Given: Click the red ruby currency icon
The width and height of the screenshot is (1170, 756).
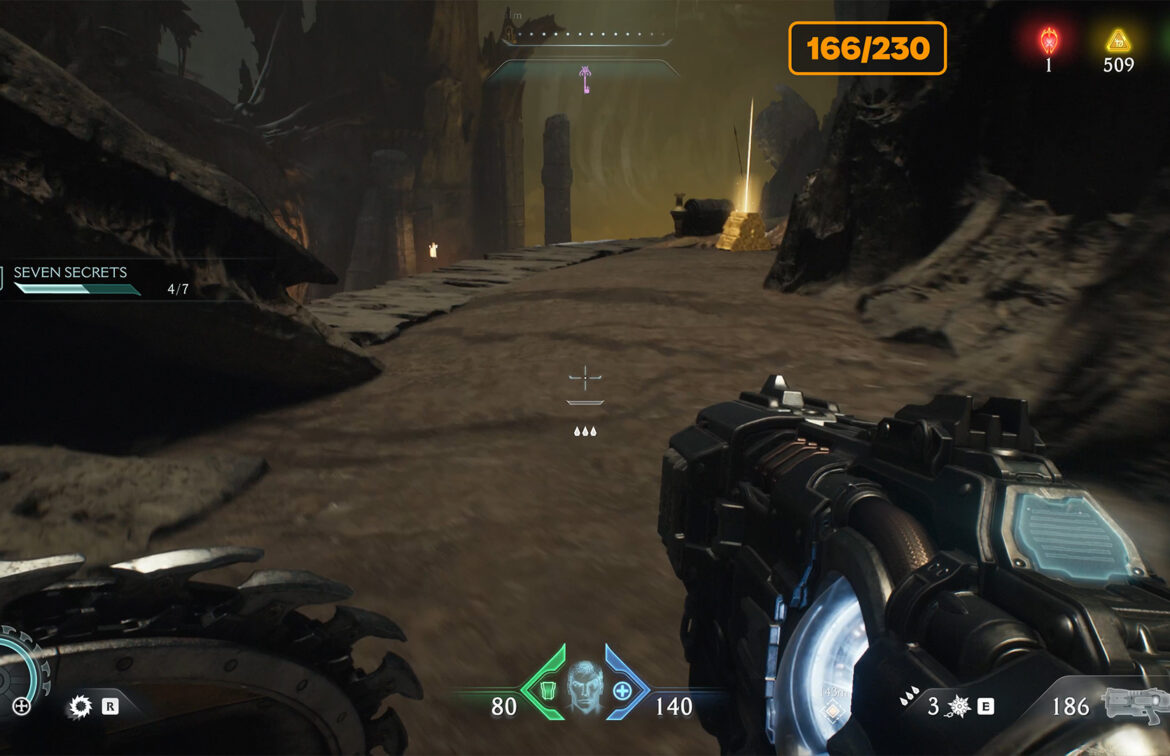Looking at the screenshot, I should click(1049, 41).
